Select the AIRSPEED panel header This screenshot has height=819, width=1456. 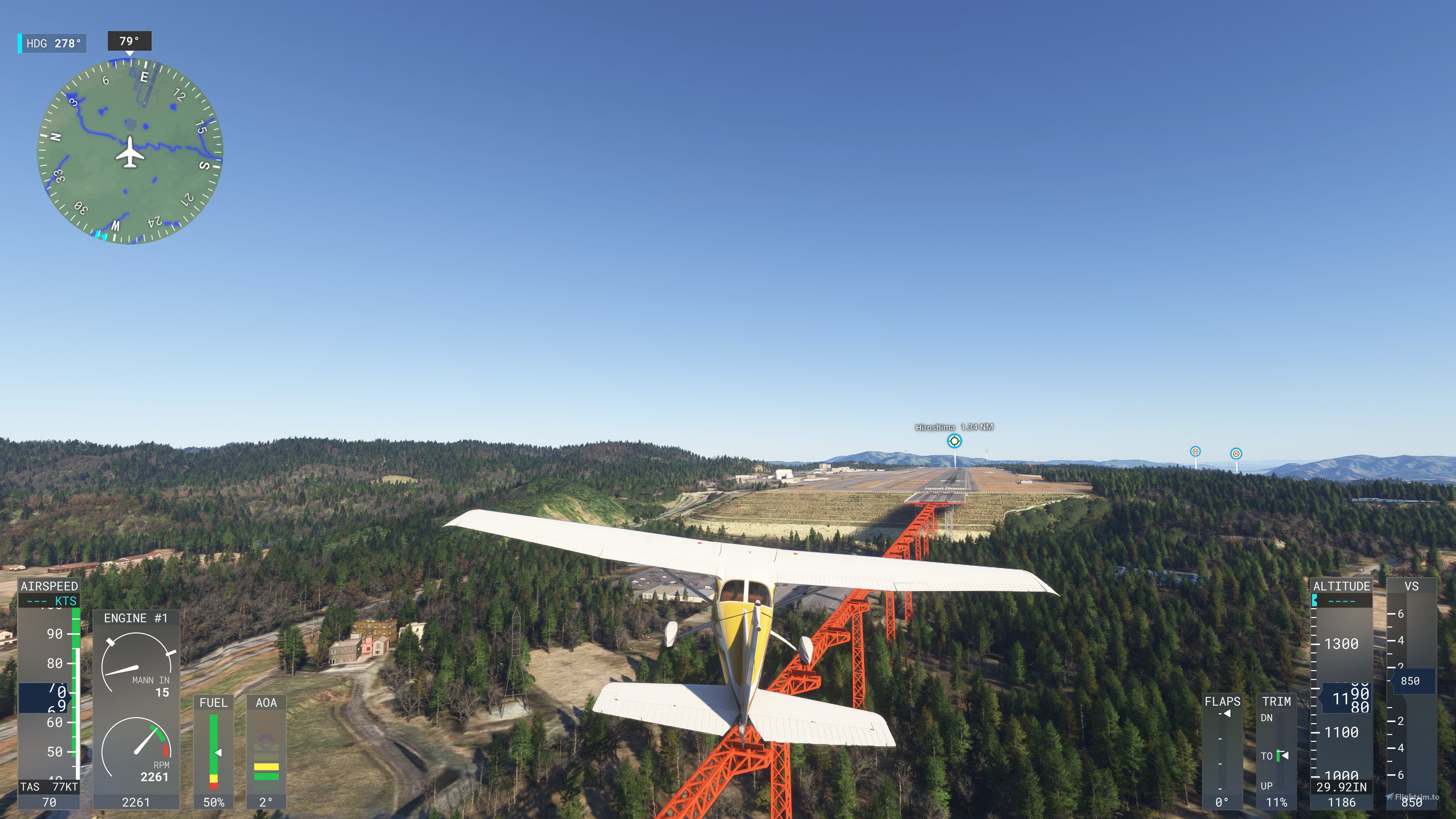[x=49, y=587]
